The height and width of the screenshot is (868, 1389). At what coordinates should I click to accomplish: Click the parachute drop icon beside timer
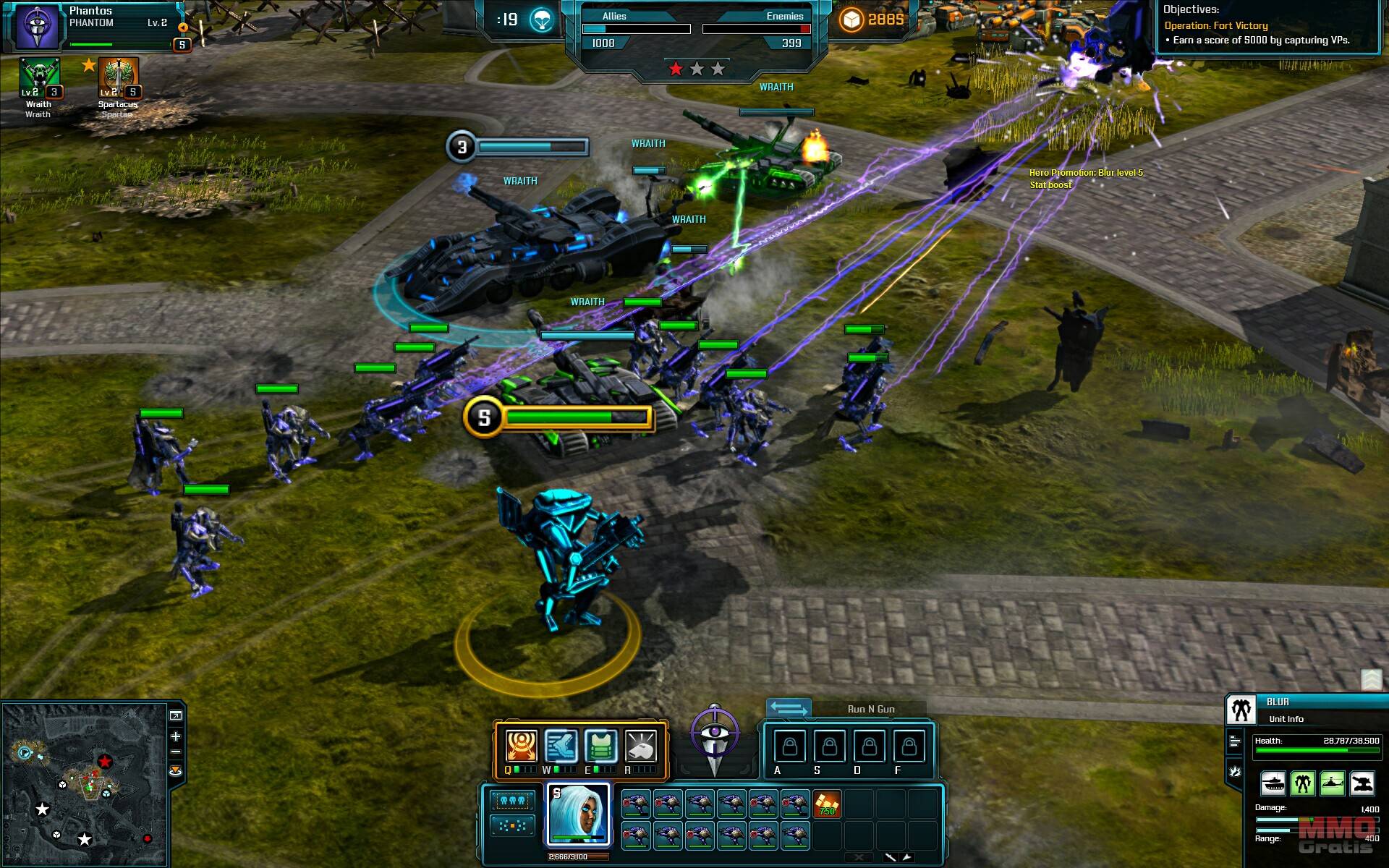pos(542,20)
